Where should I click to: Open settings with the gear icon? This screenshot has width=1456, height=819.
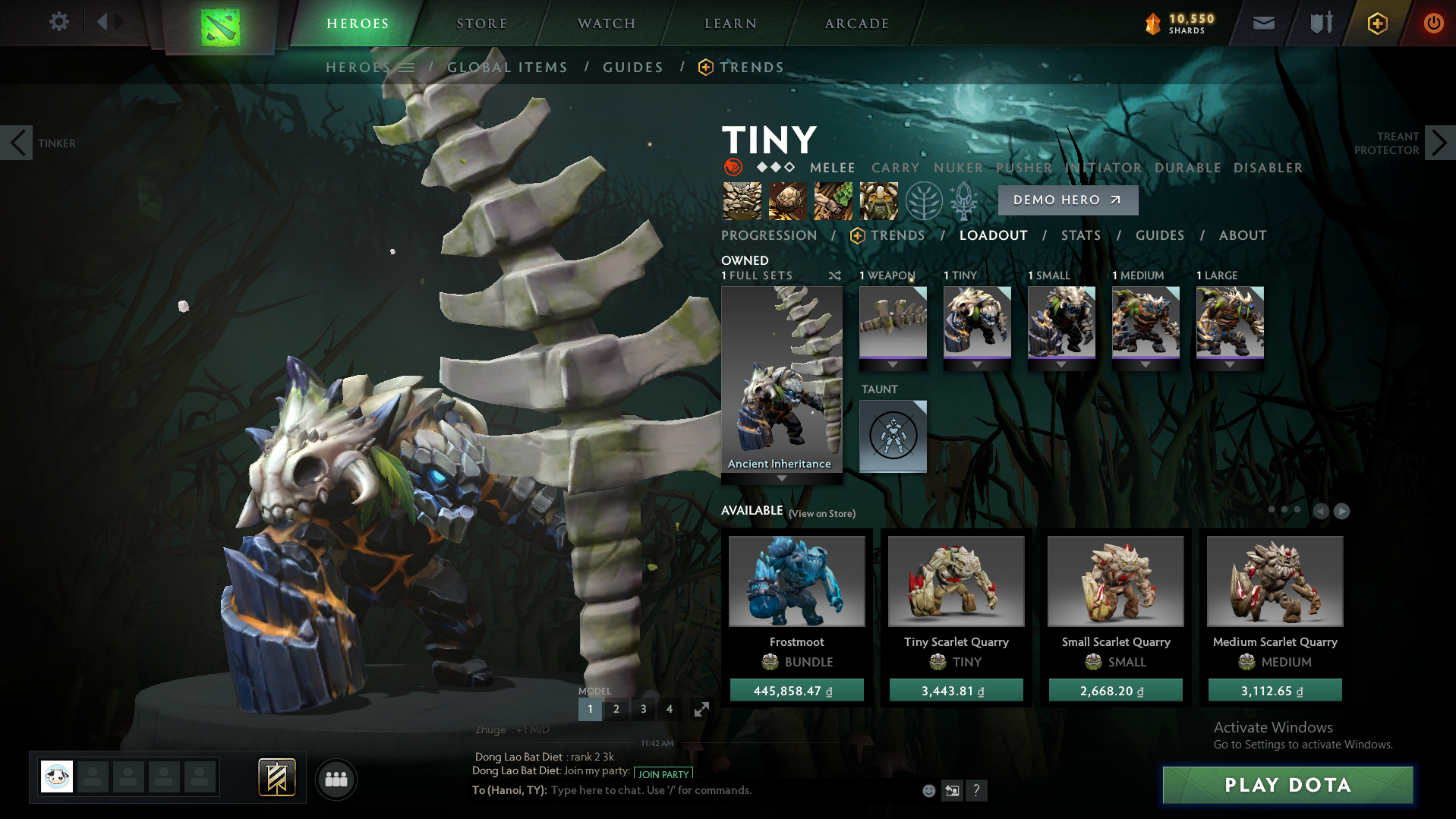click(x=58, y=22)
